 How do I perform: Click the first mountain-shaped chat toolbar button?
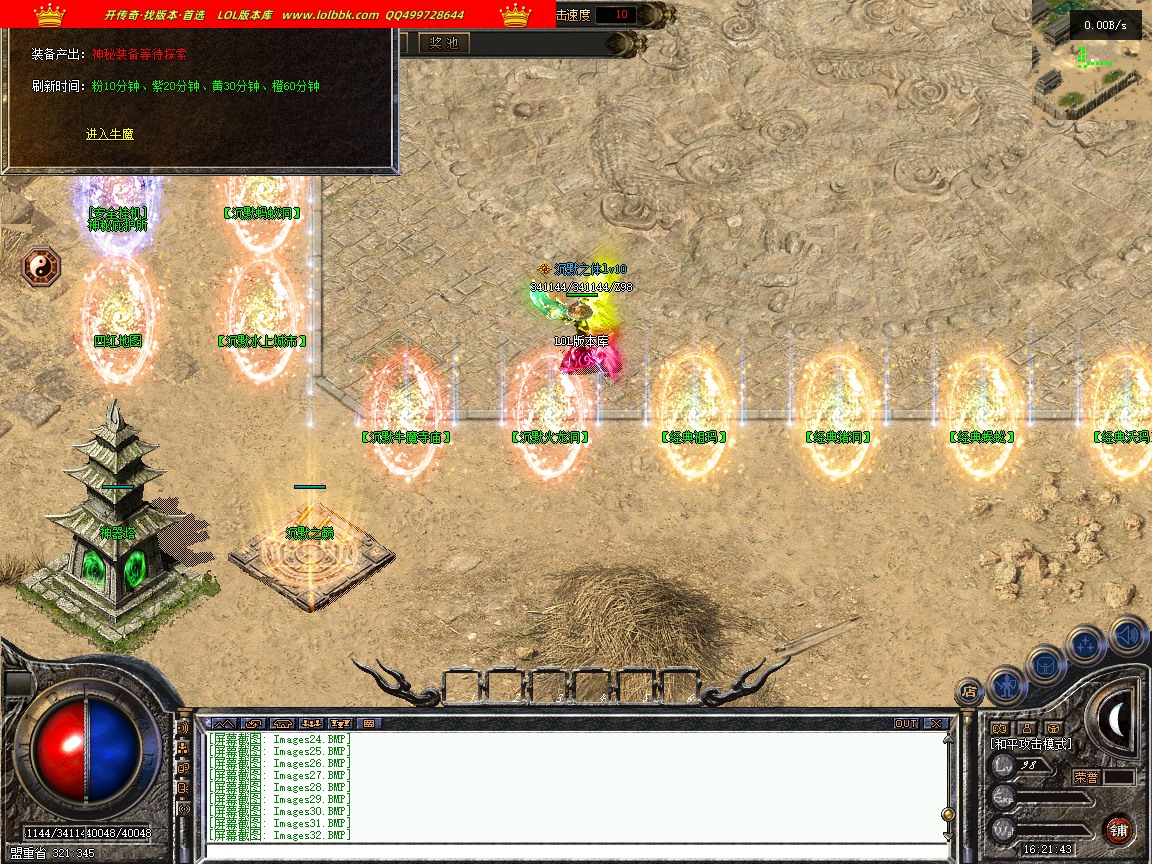(224, 723)
